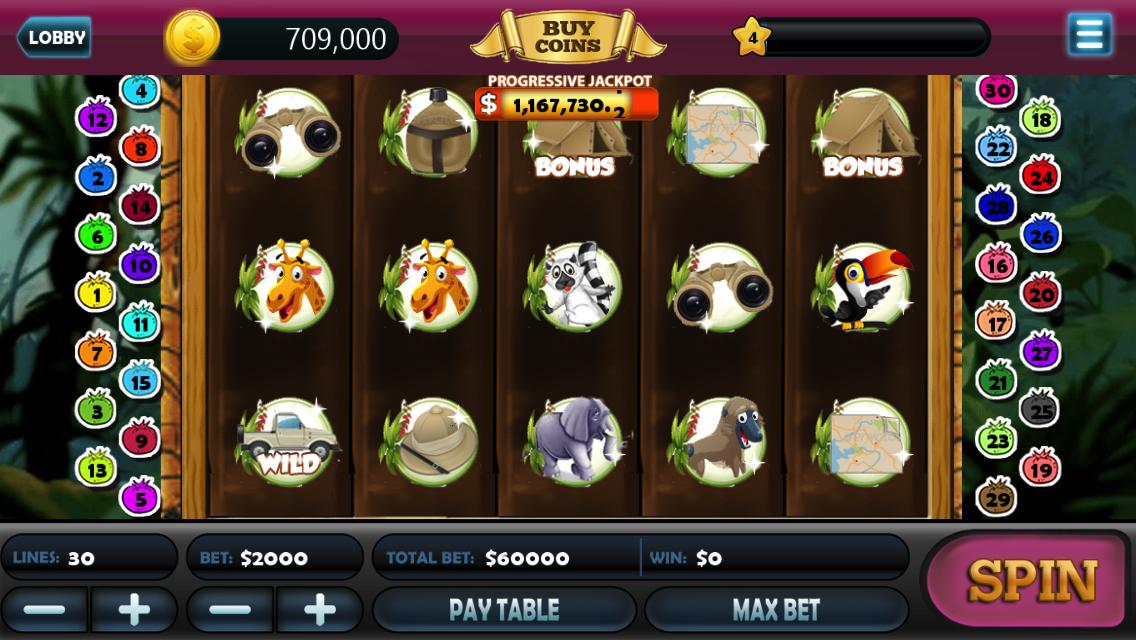Viewport: 1136px width, 640px height.
Task: Lower the bet amount
Action: coord(230,609)
